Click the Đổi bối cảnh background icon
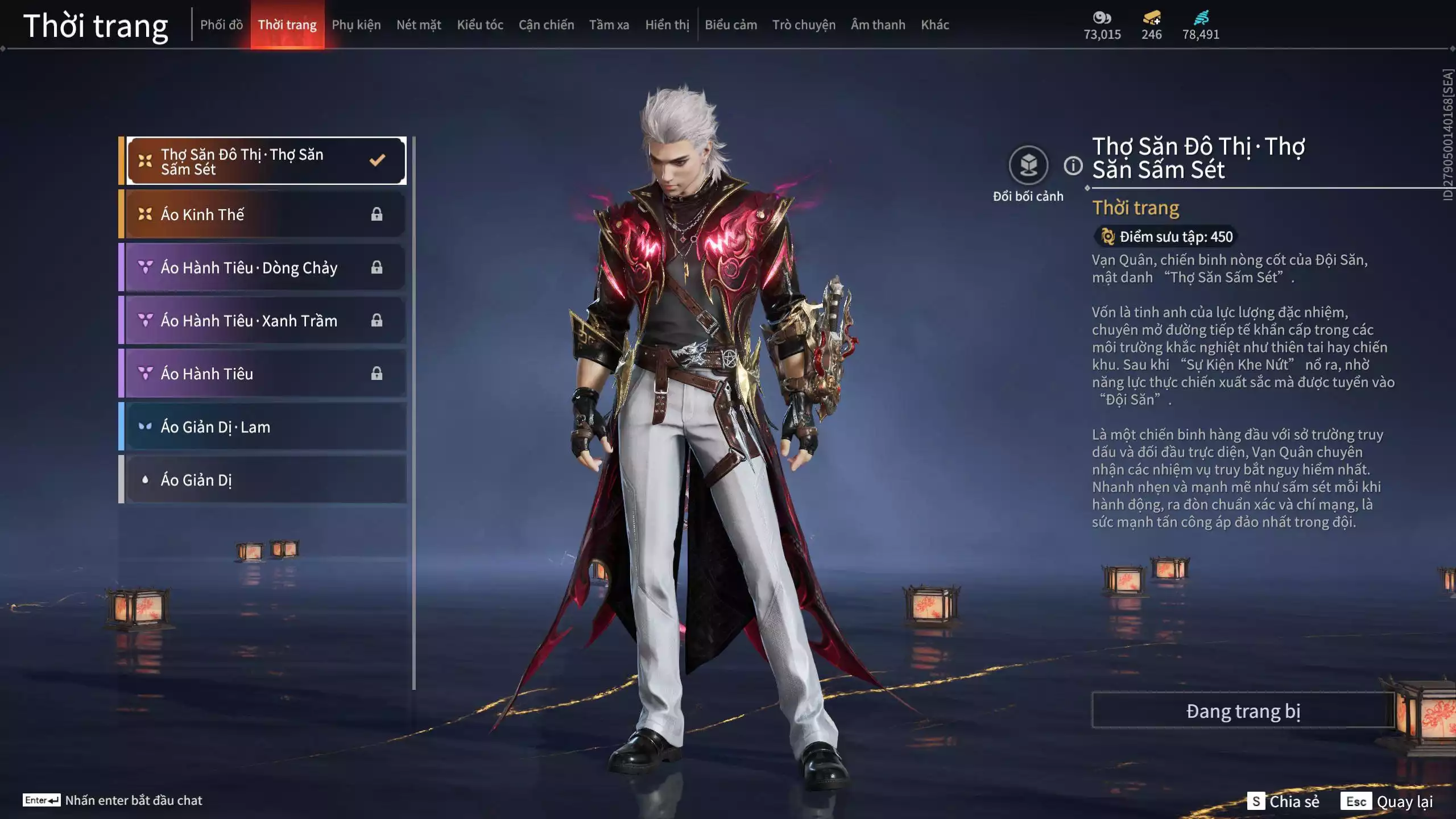1456x819 pixels. (1028, 166)
